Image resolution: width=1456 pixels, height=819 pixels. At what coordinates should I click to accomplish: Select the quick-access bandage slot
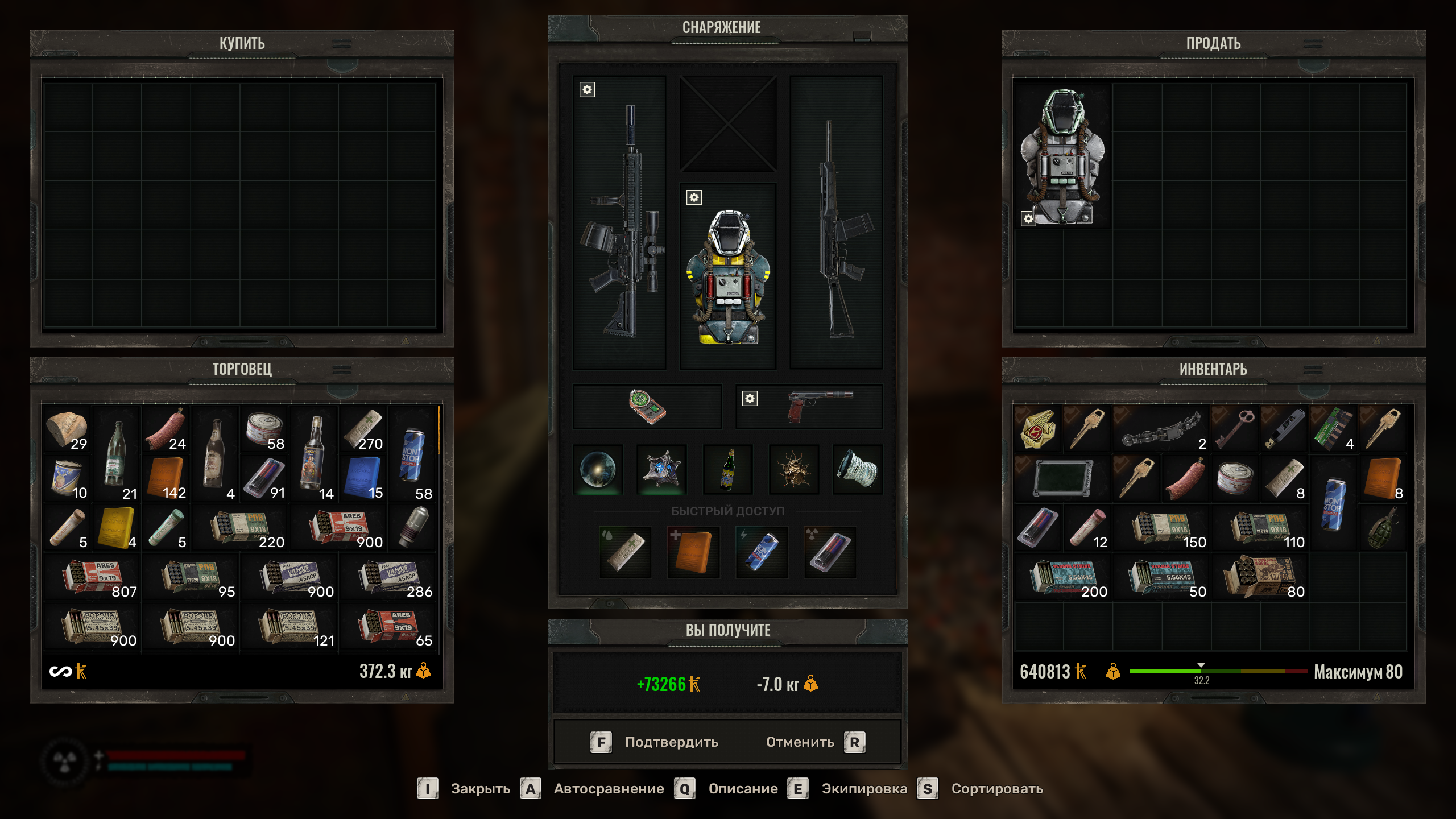click(625, 552)
